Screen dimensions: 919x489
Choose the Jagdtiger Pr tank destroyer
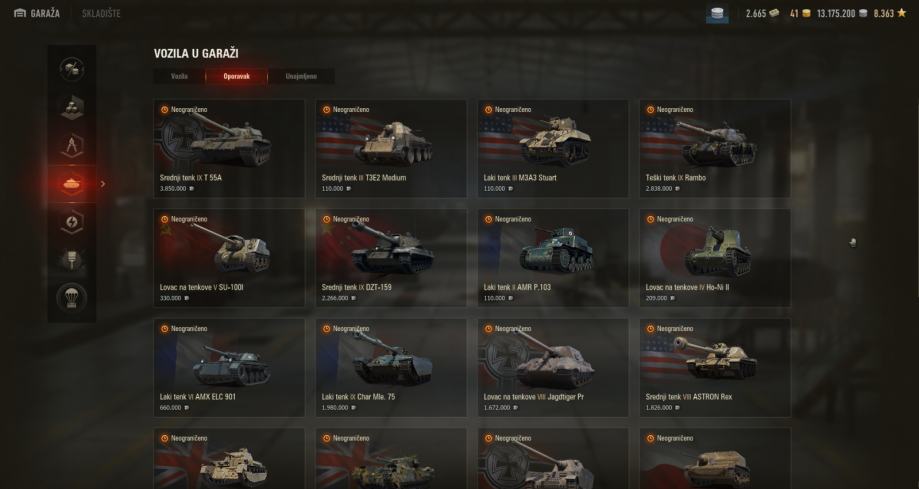tap(553, 366)
